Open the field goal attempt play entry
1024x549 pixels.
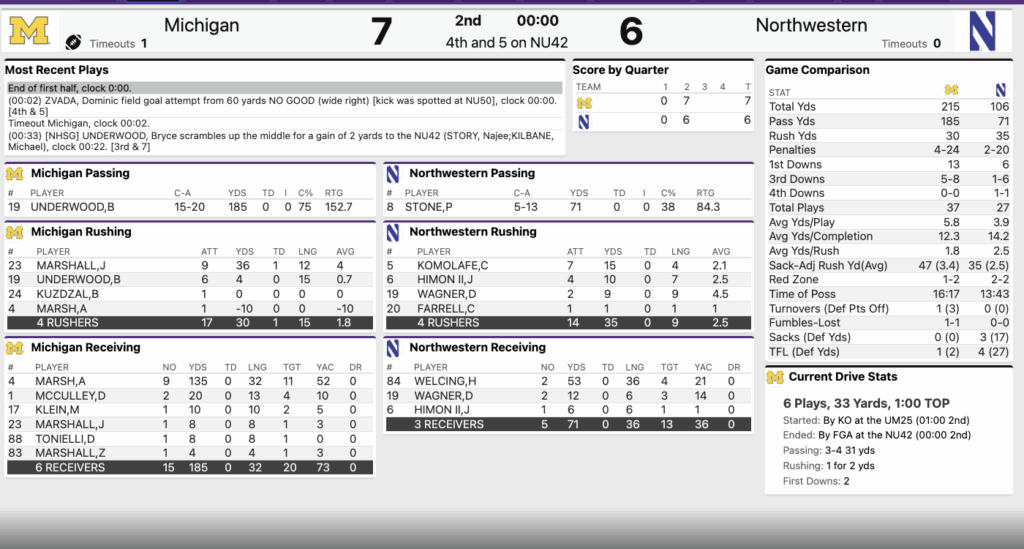pos(284,105)
